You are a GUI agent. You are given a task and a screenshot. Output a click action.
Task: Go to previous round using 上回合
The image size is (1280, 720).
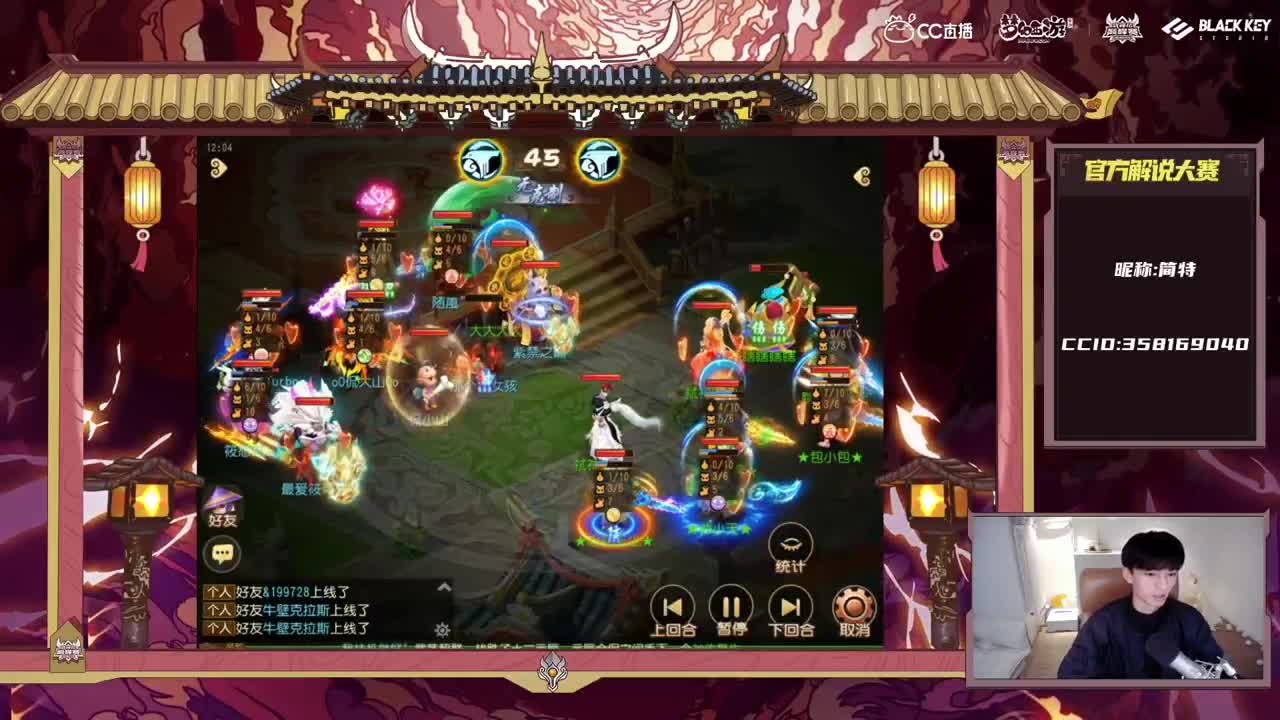[x=672, y=605]
